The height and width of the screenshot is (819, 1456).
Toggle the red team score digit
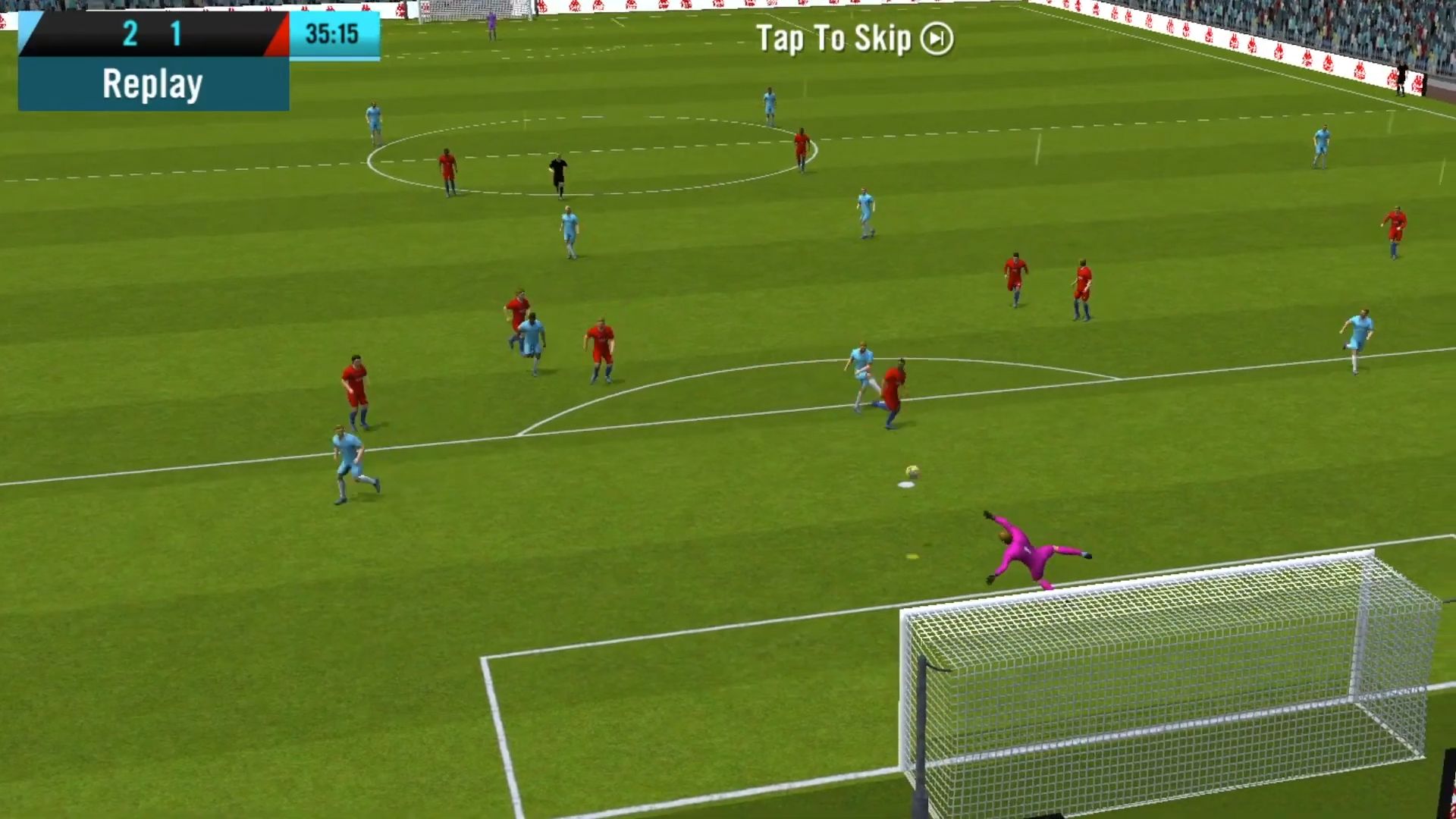click(x=176, y=33)
